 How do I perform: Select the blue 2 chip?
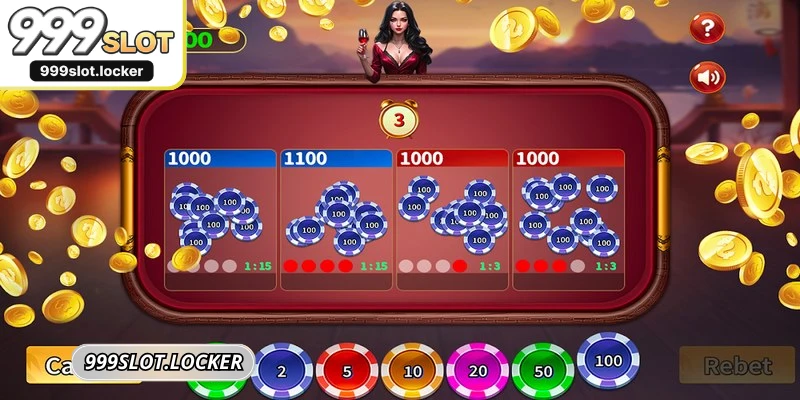[281, 371]
